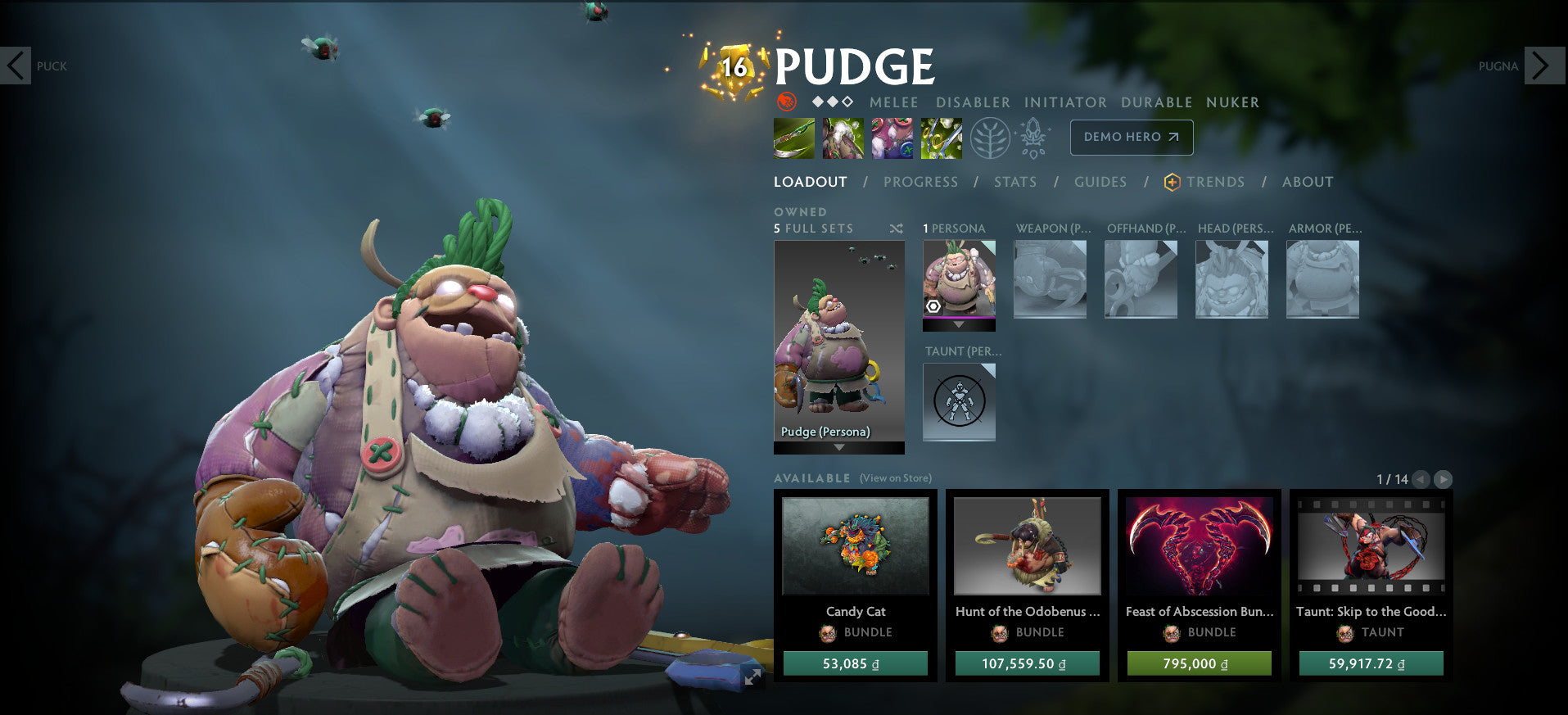Expand the Pudge (Persona) set dropdown arrow
The image size is (1568, 715).
pos(838,449)
